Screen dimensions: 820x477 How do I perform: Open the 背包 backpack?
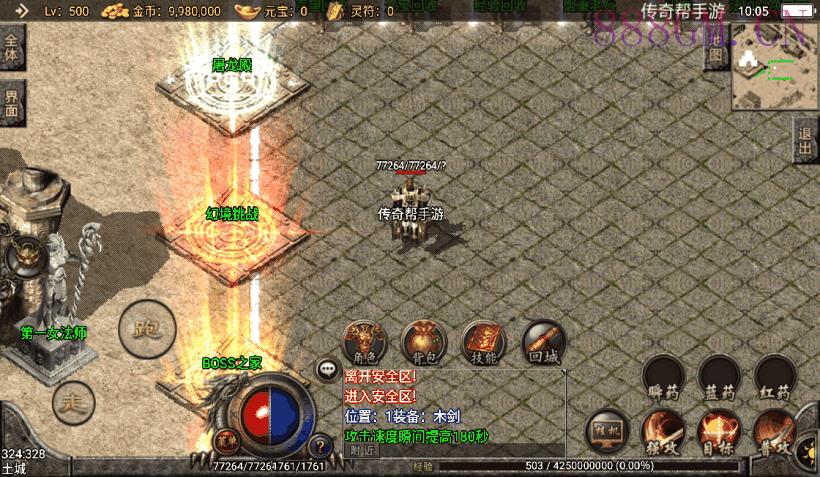point(423,342)
